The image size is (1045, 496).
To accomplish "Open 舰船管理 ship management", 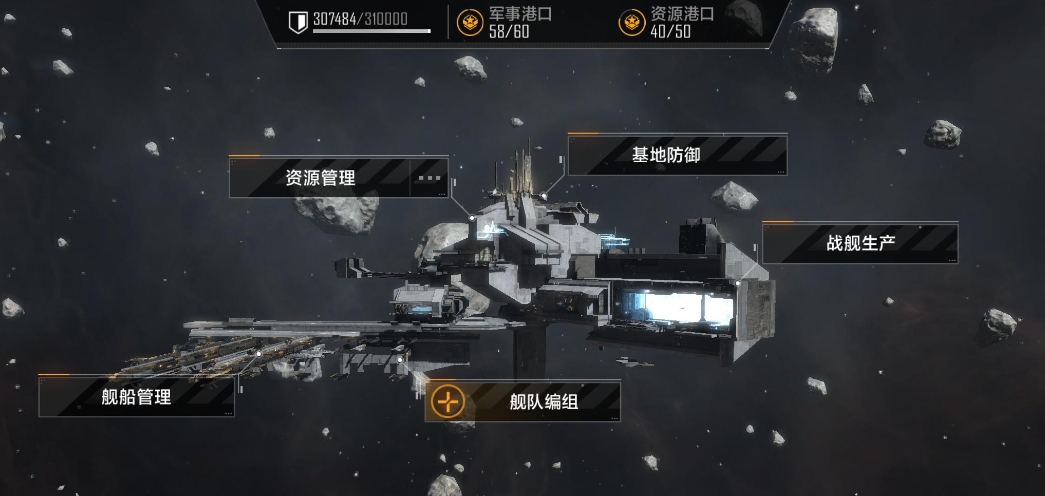I will point(137,396).
